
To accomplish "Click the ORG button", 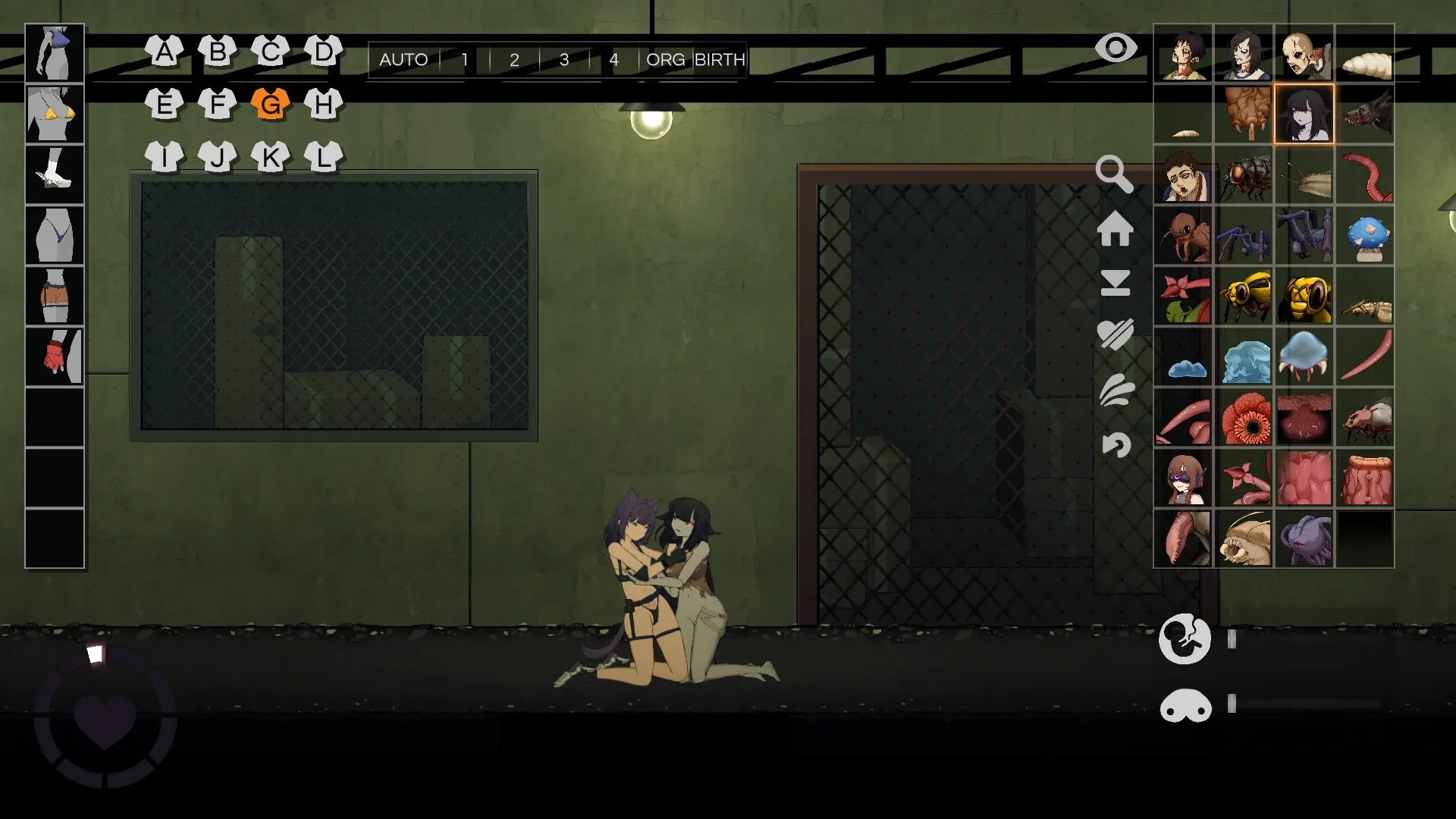I will point(665,60).
